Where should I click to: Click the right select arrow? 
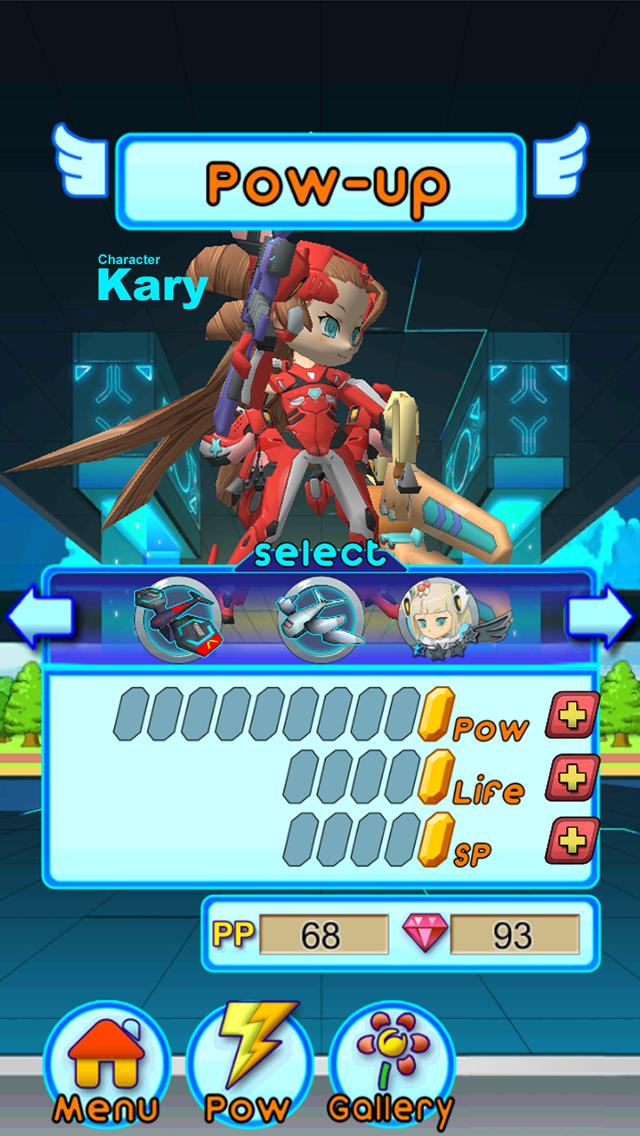click(600, 619)
